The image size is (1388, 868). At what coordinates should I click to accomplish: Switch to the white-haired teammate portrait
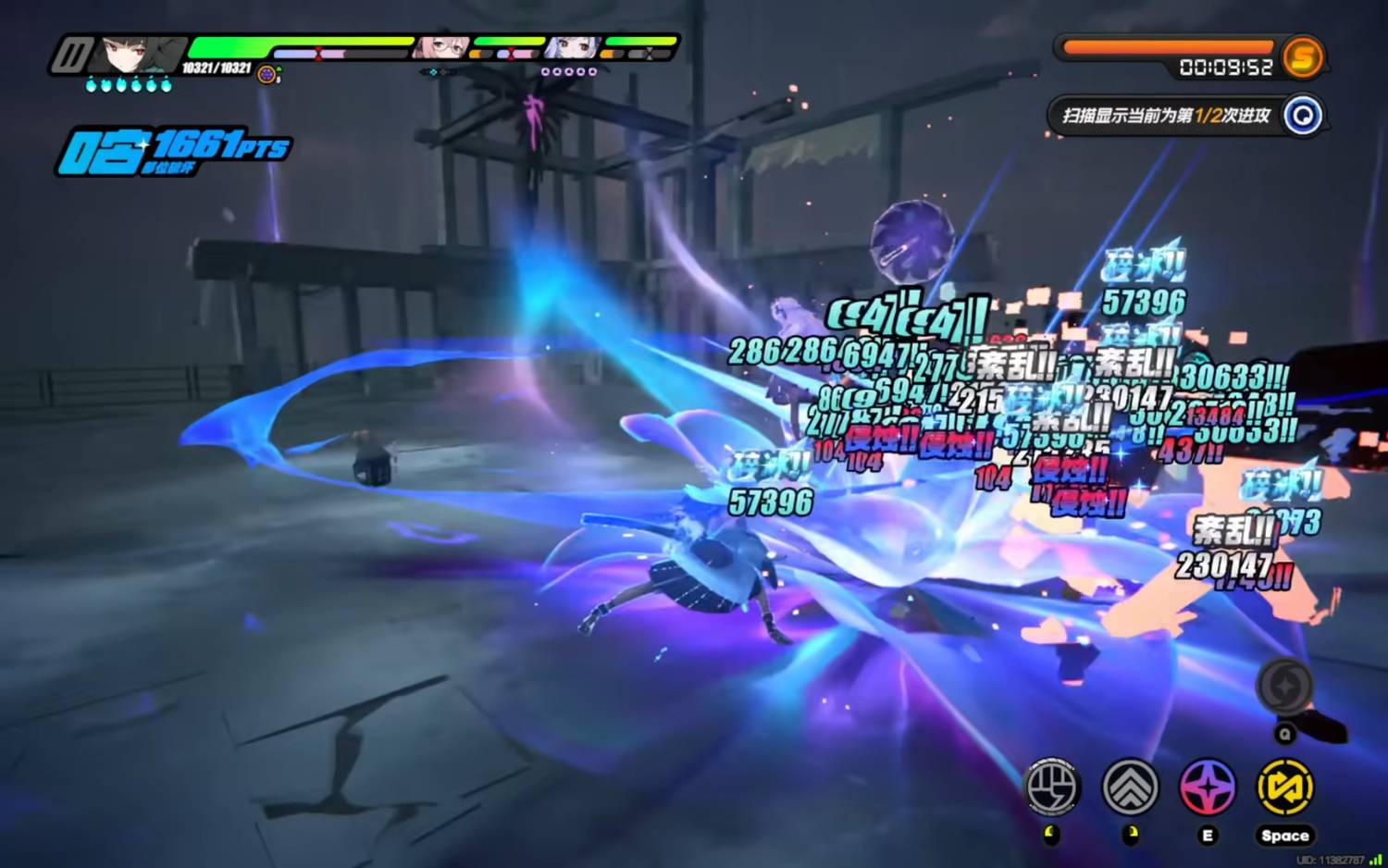pos(570,48)
